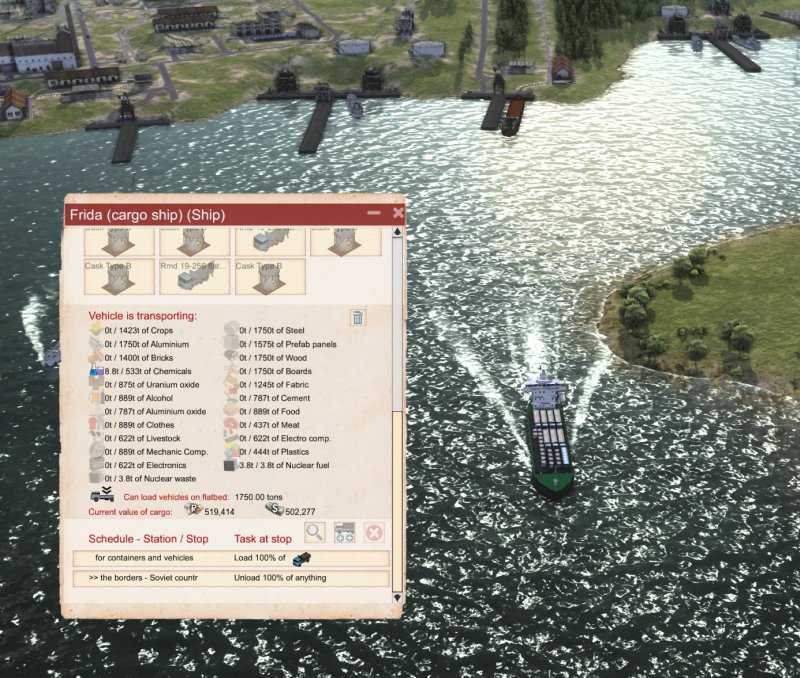
Task: Close the Frida cargo ship window
Action: 398,213
